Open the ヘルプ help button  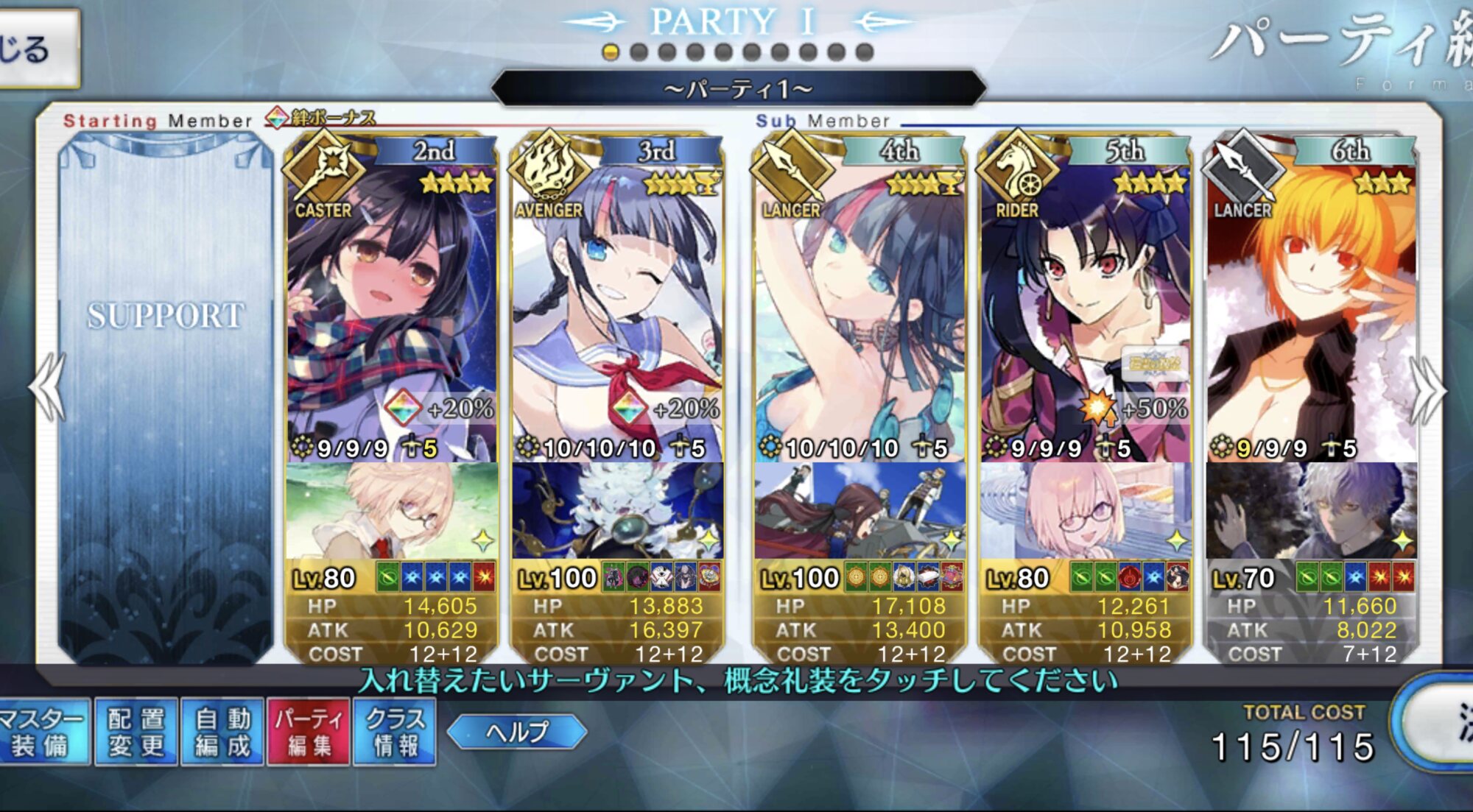517,732
